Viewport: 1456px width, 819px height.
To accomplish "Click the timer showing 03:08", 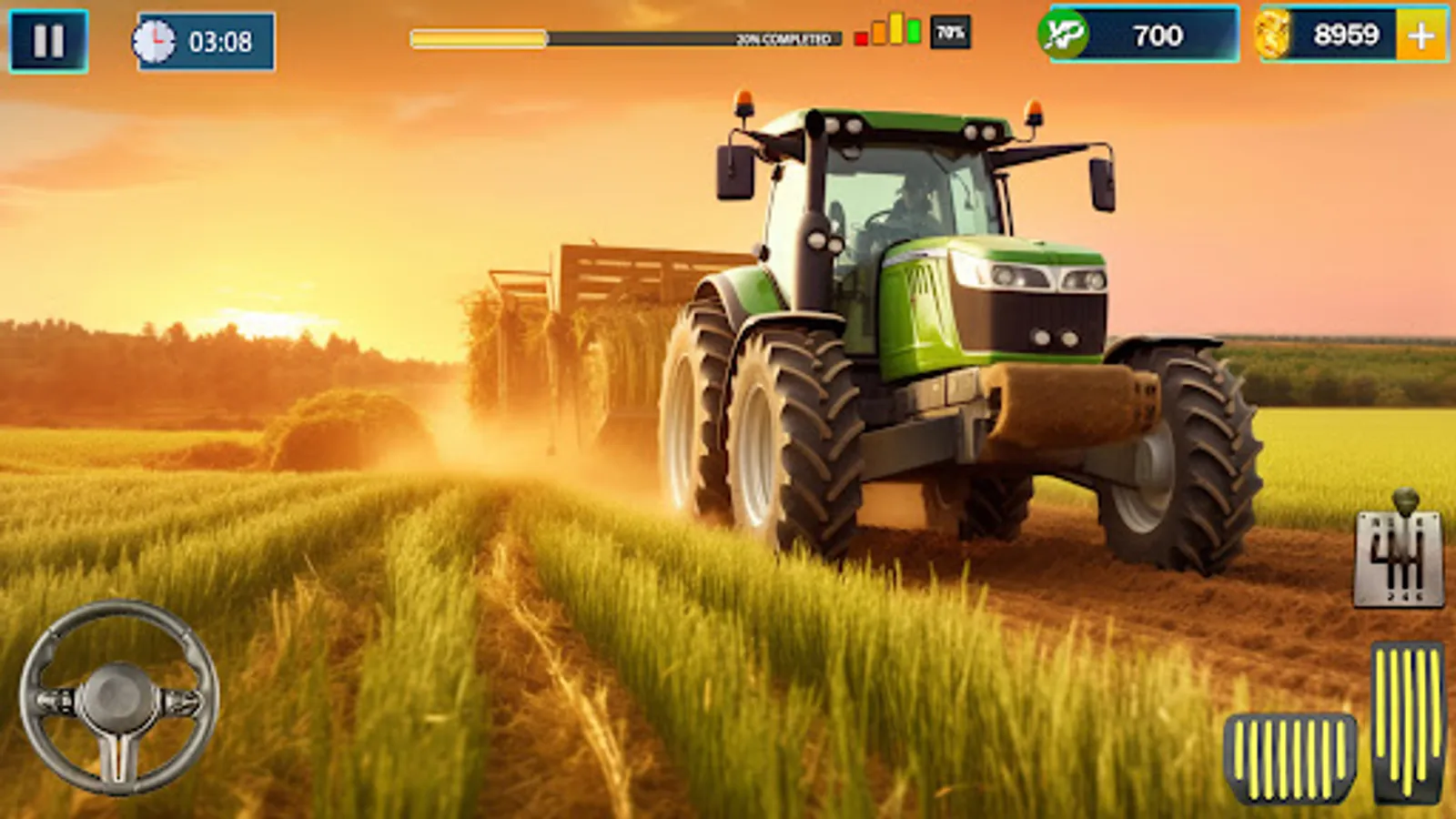I will [217, 39].
